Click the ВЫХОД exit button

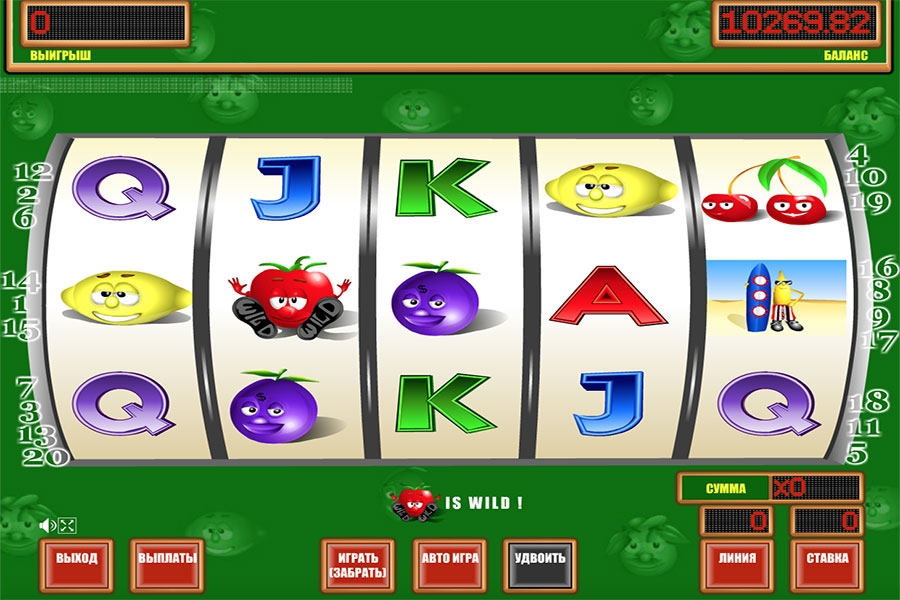[x=77, y=559]
